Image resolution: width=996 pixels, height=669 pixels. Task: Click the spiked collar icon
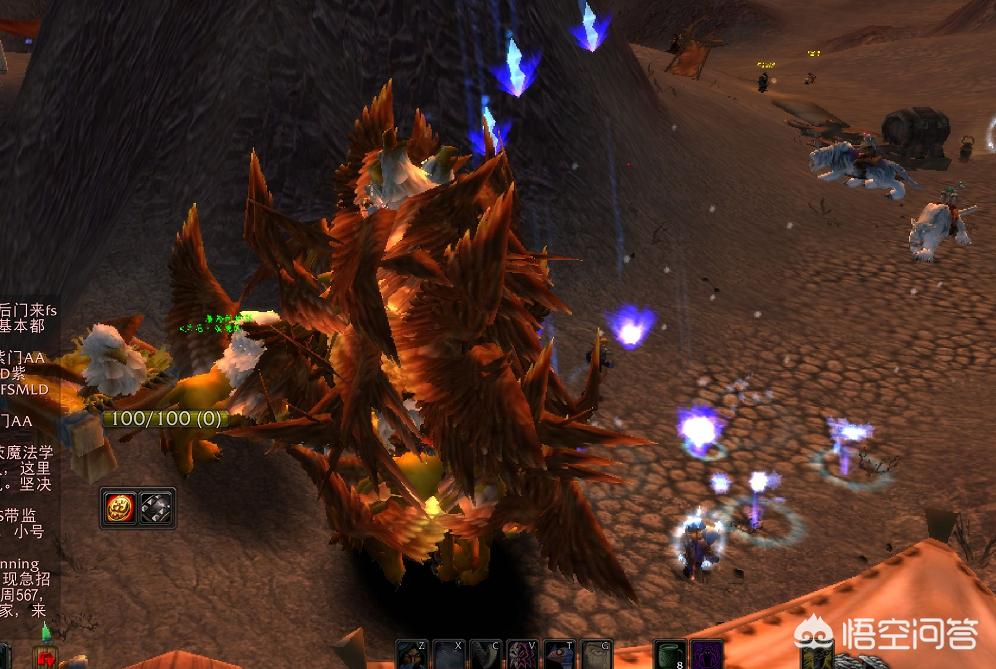(155, 508)
